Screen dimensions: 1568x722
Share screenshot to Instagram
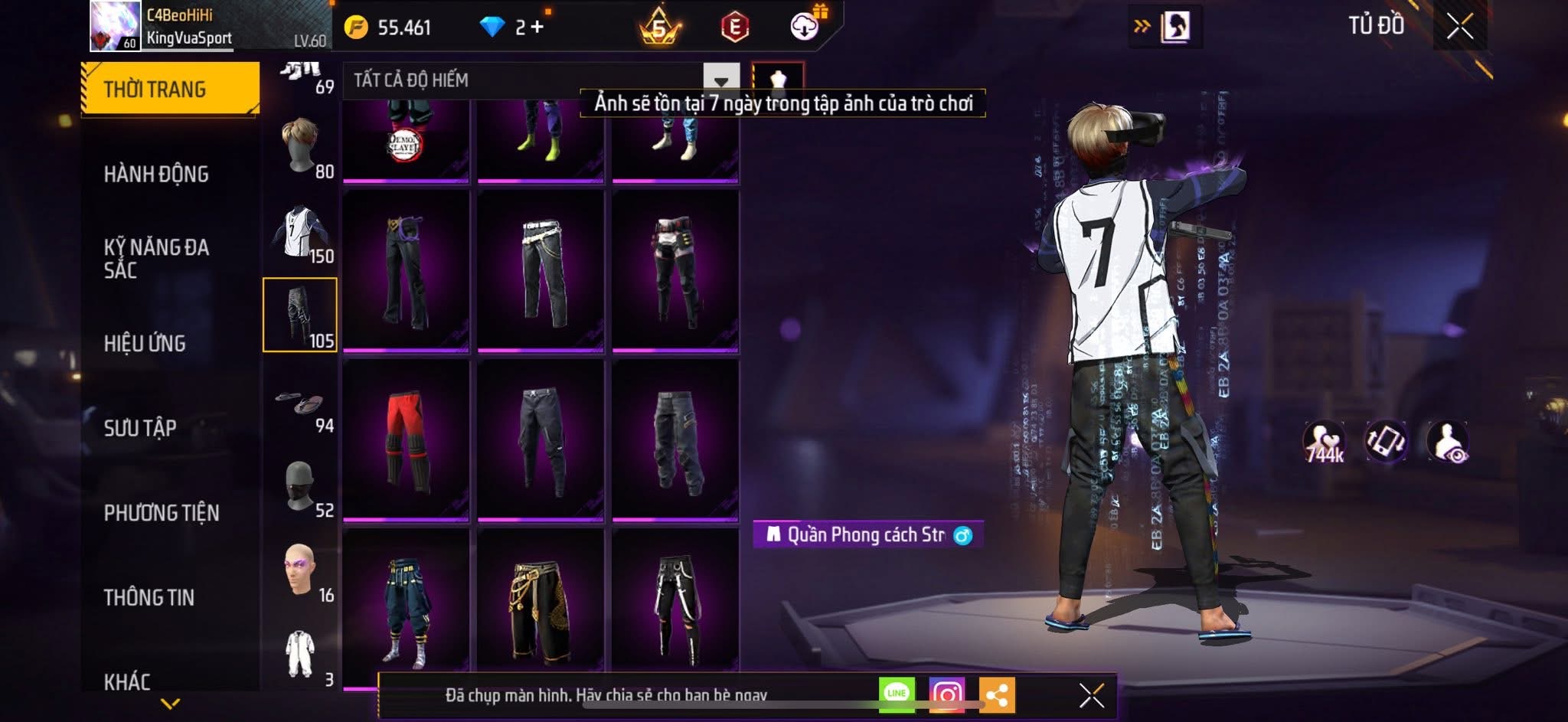tap(947, 694)
